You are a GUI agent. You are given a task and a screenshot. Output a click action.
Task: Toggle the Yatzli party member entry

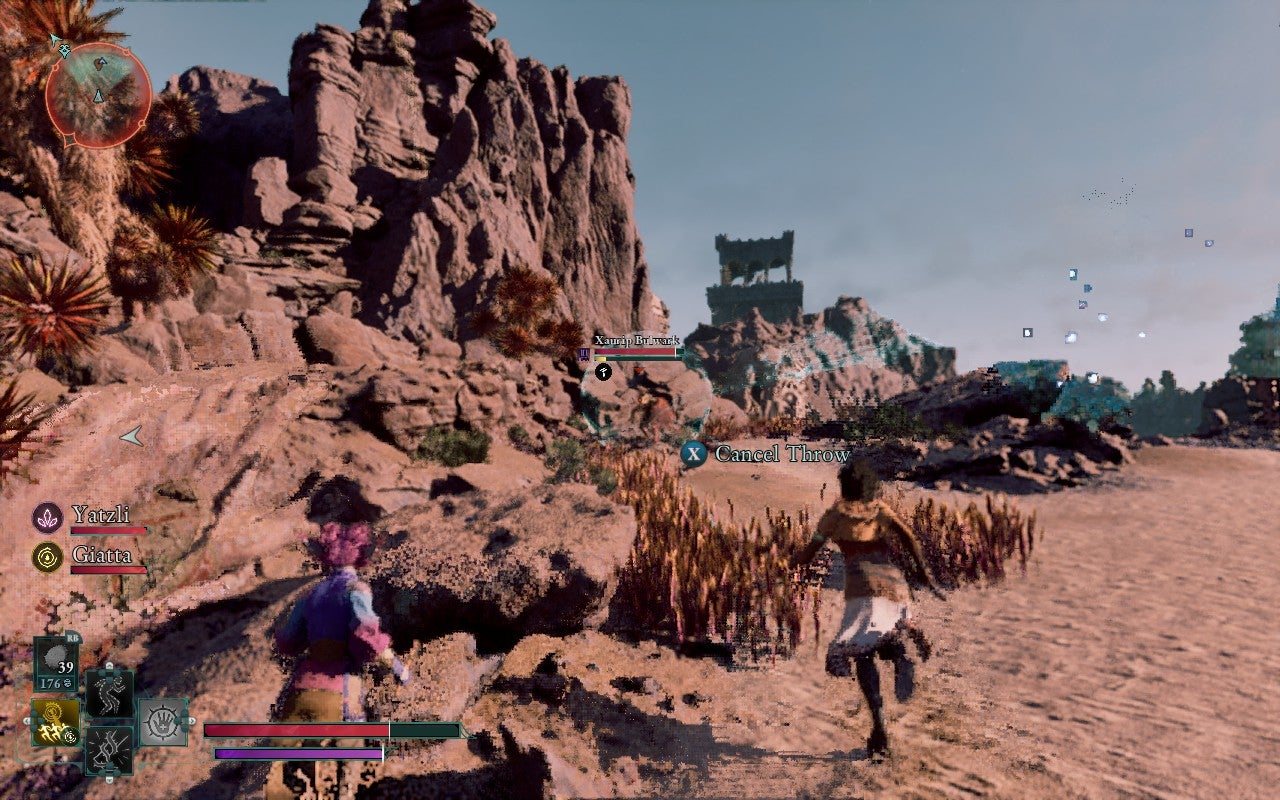click(102, 515)
